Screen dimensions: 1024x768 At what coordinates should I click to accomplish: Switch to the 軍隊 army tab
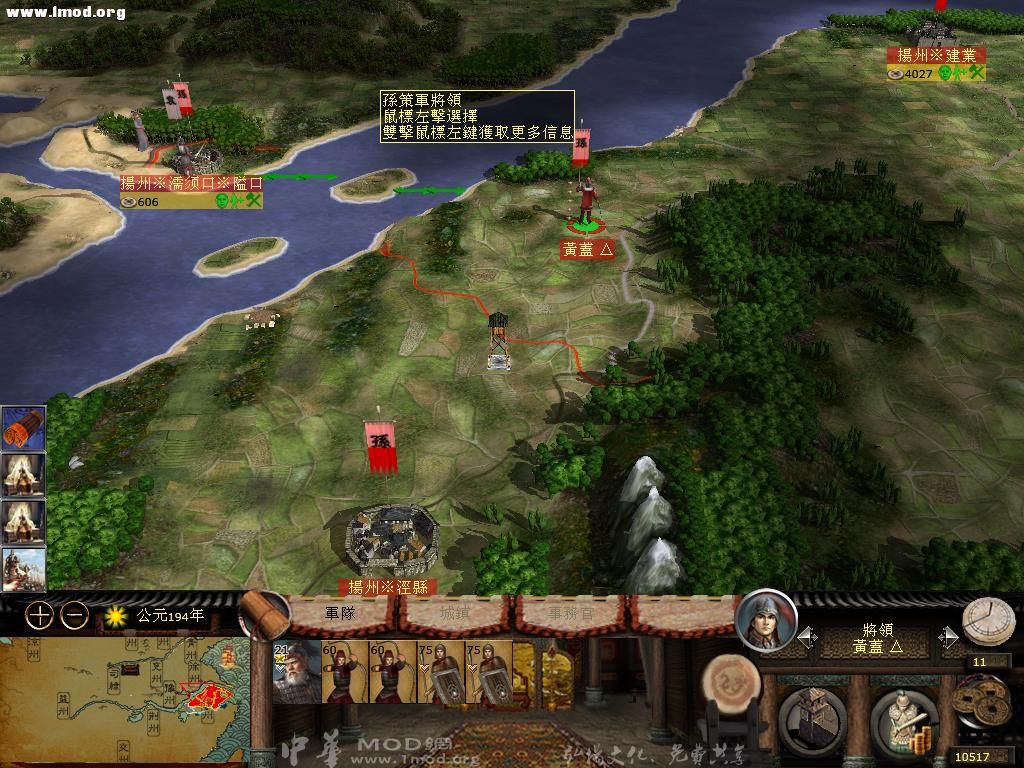341,613
